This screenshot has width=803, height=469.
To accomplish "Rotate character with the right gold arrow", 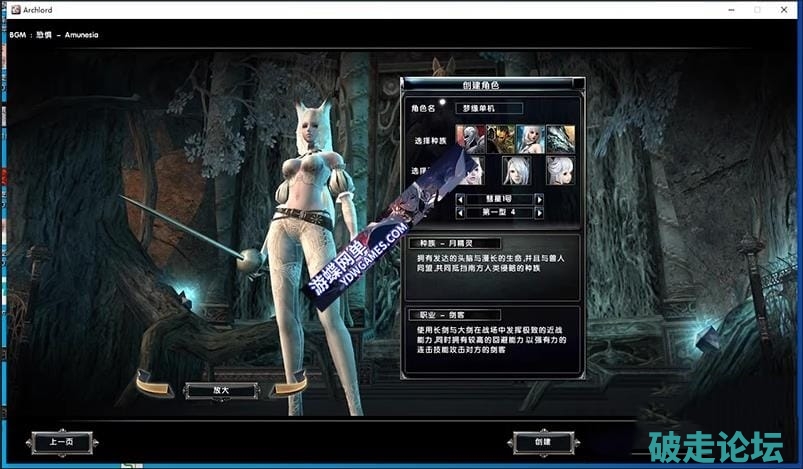I will pos(288,385).
